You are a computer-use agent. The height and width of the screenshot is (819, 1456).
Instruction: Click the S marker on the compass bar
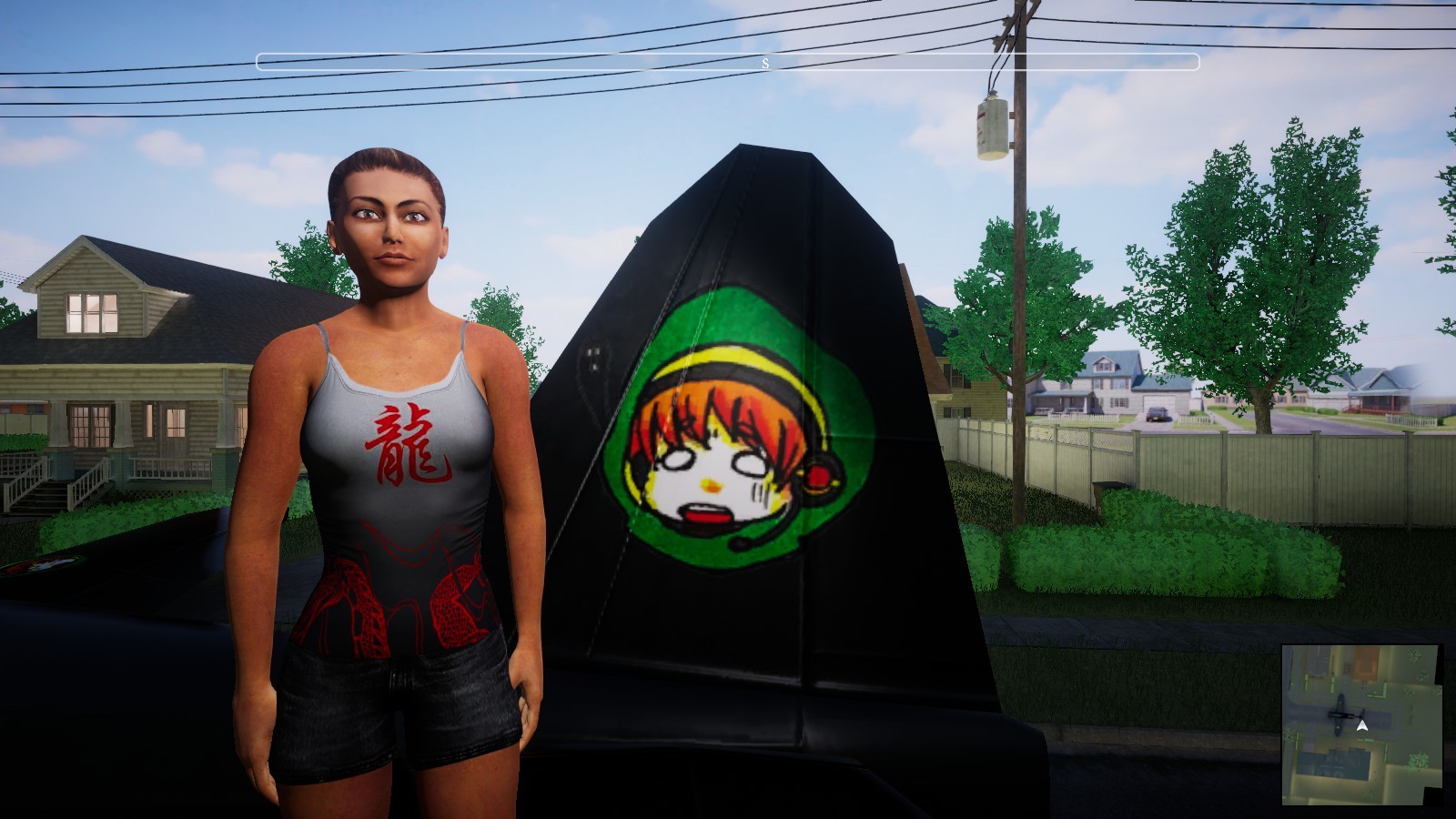click(x=765, y=64)
